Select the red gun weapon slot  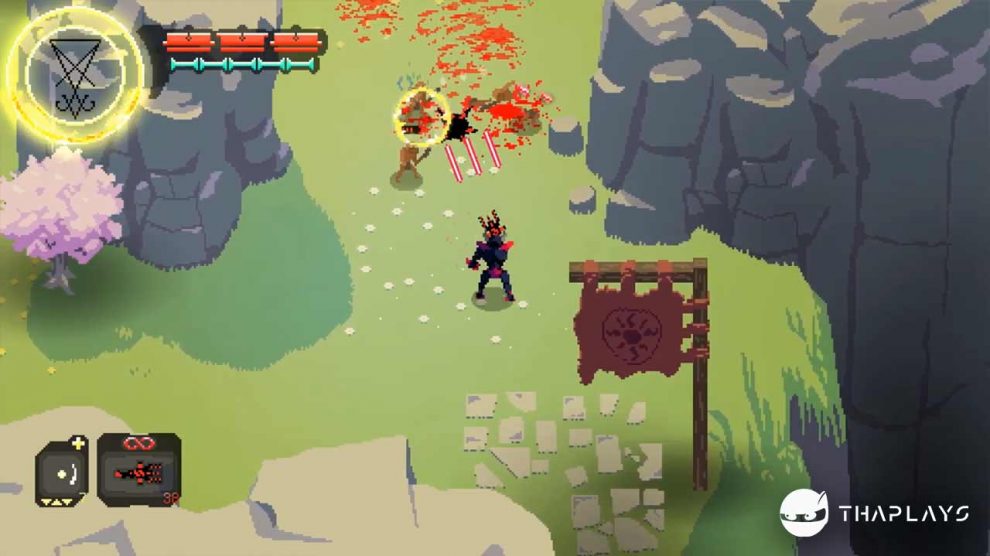point(139,469)
